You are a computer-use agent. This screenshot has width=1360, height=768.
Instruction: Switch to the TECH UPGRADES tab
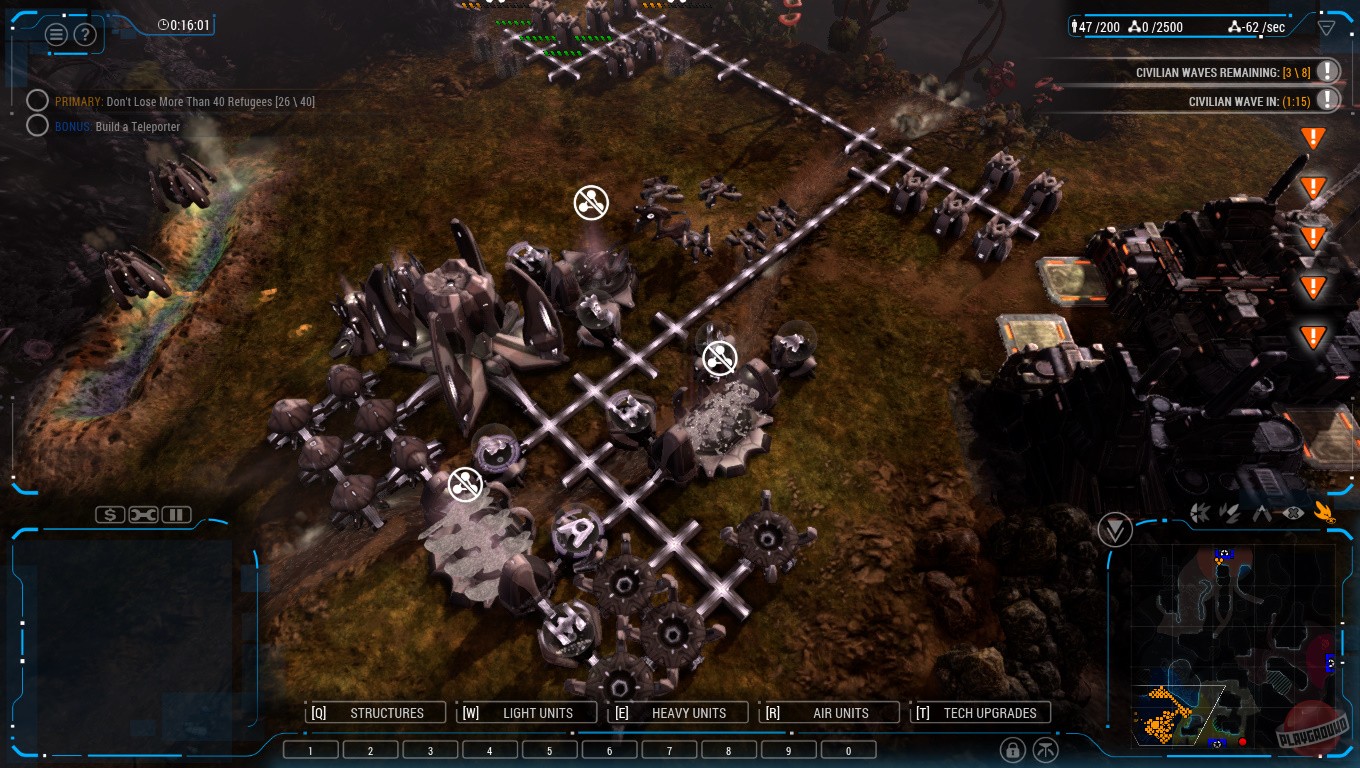click(x=980, y=712)
